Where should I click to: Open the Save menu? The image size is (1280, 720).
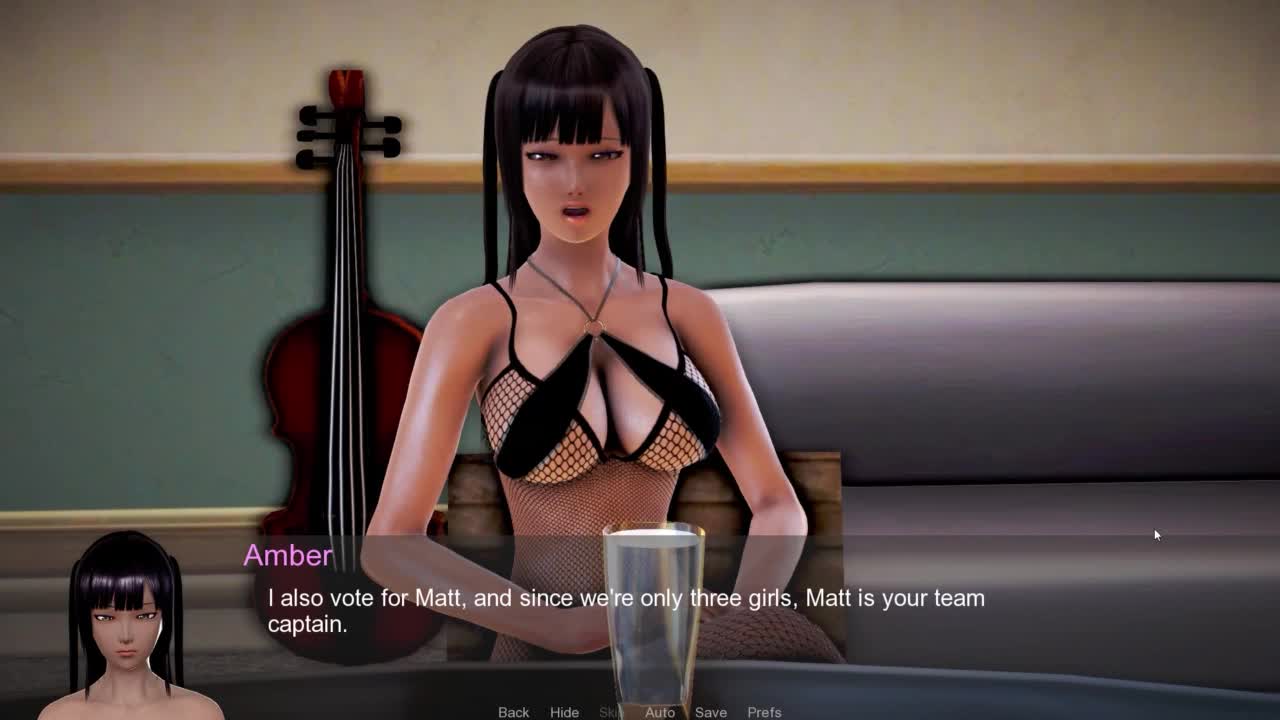point(711,712)
